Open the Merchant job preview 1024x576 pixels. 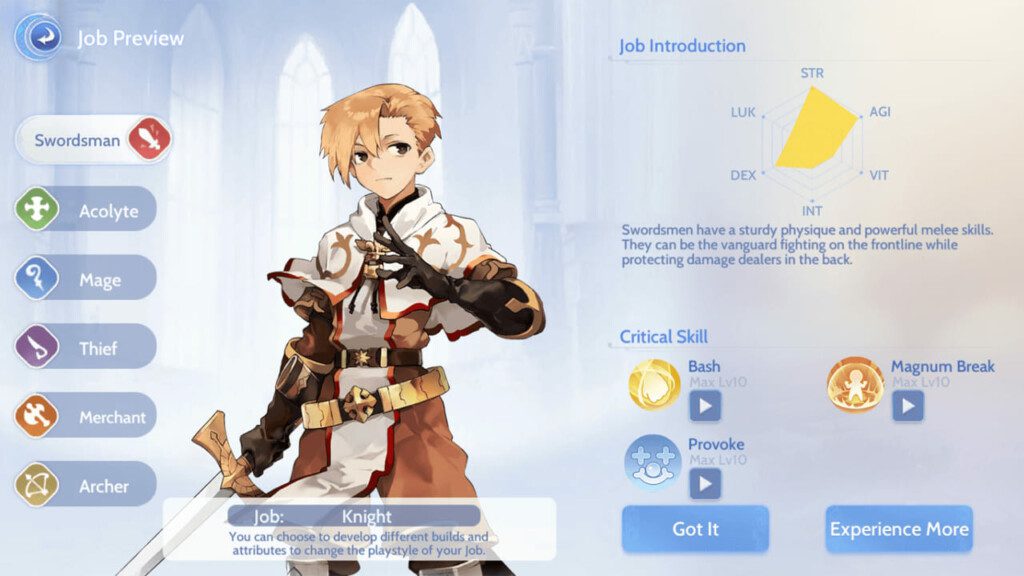click(87, 417)
